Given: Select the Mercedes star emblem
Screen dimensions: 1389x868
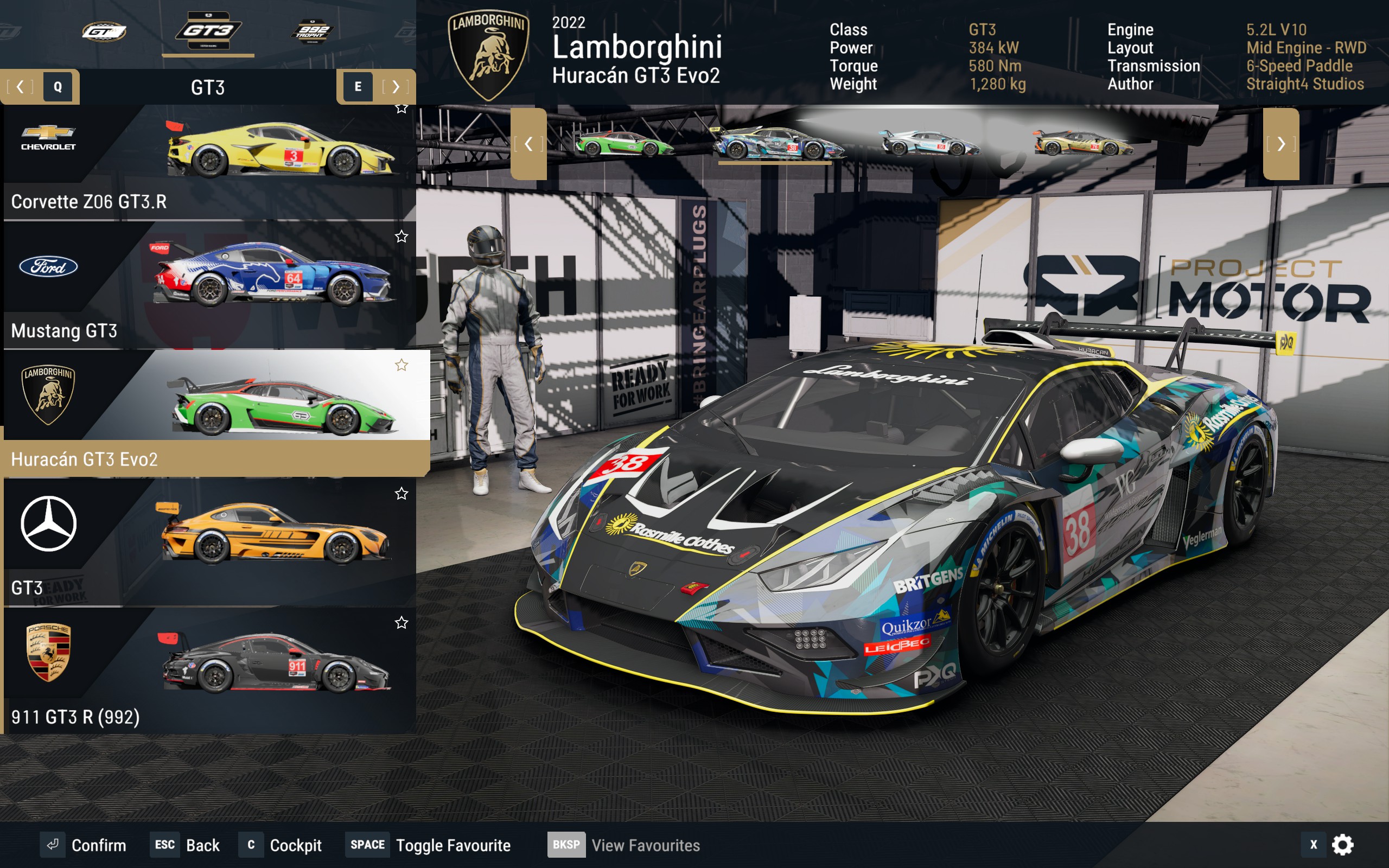Looking at the screenshot, I should coord(48,524).
